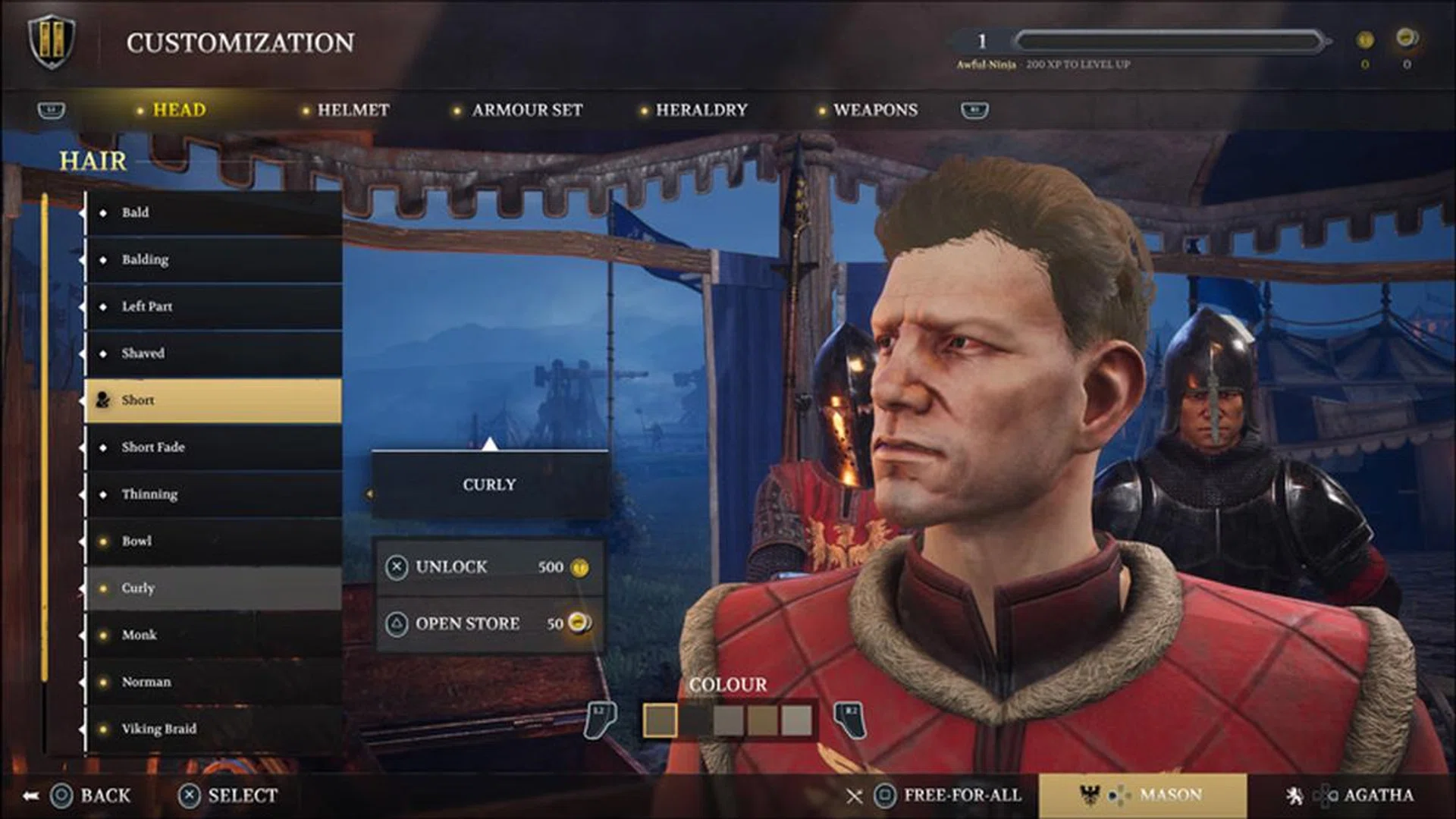Choose the Norman hairstyle

pyautogui.click(x=213, y=682)
